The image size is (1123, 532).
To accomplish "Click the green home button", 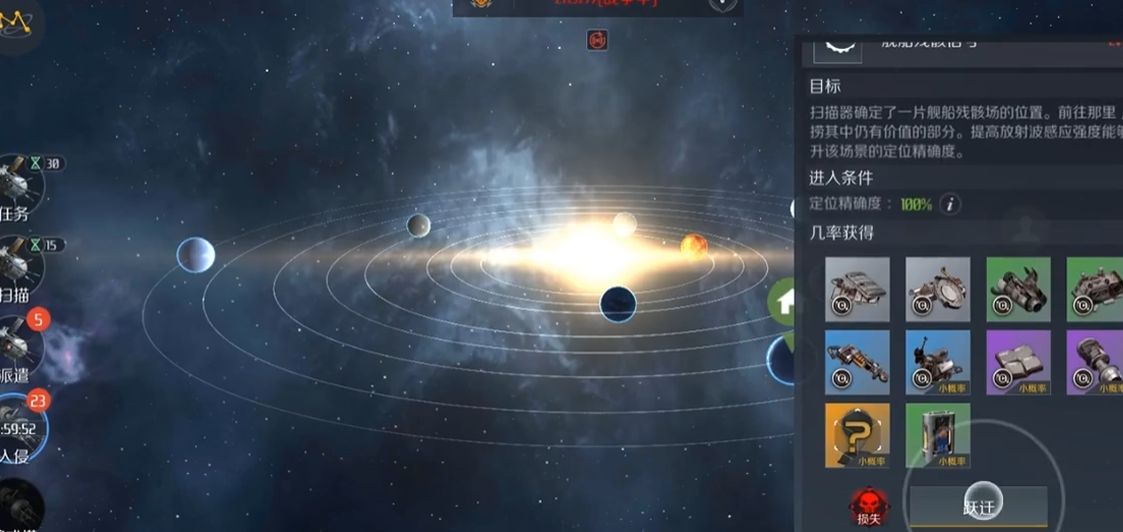I will tap(785, 301).
